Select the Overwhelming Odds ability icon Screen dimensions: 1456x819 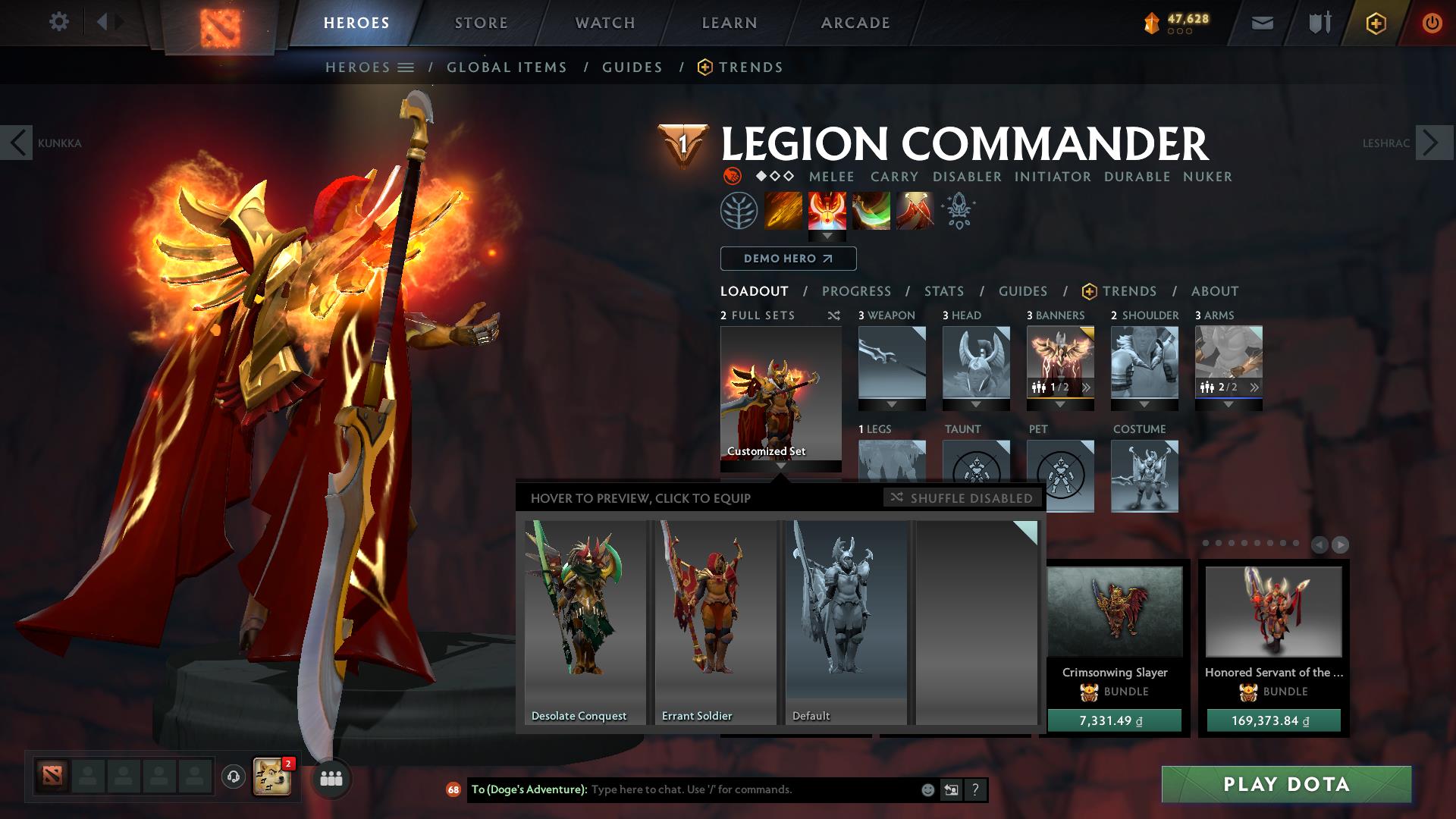[783, 211]
